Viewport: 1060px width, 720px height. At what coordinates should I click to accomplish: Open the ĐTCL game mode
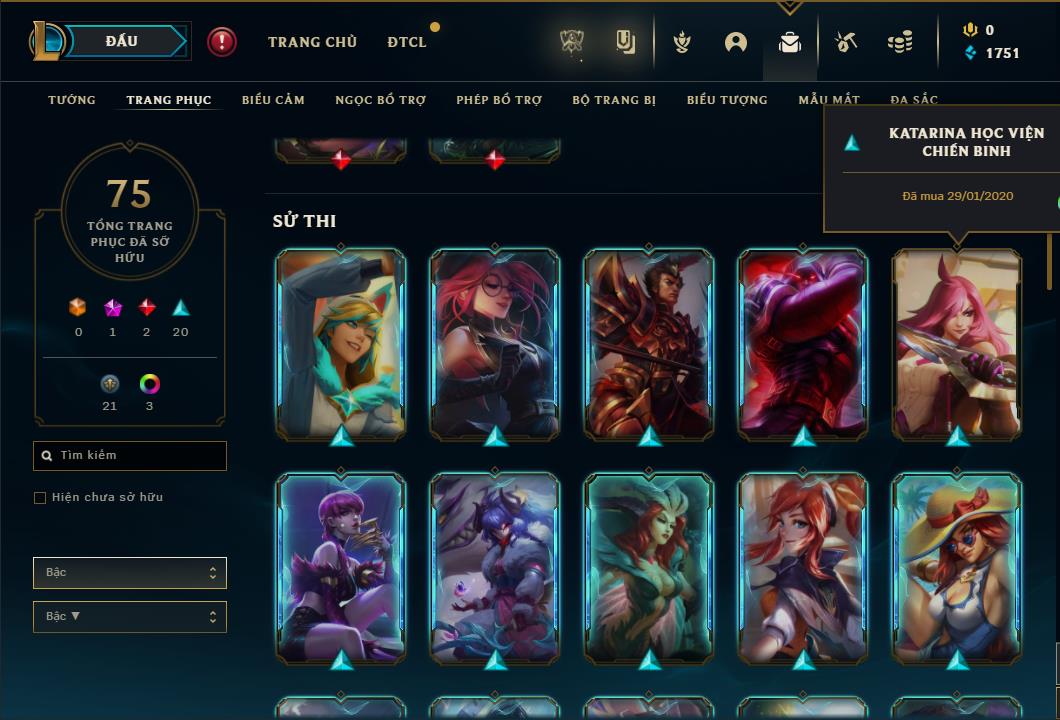(407, 42)
